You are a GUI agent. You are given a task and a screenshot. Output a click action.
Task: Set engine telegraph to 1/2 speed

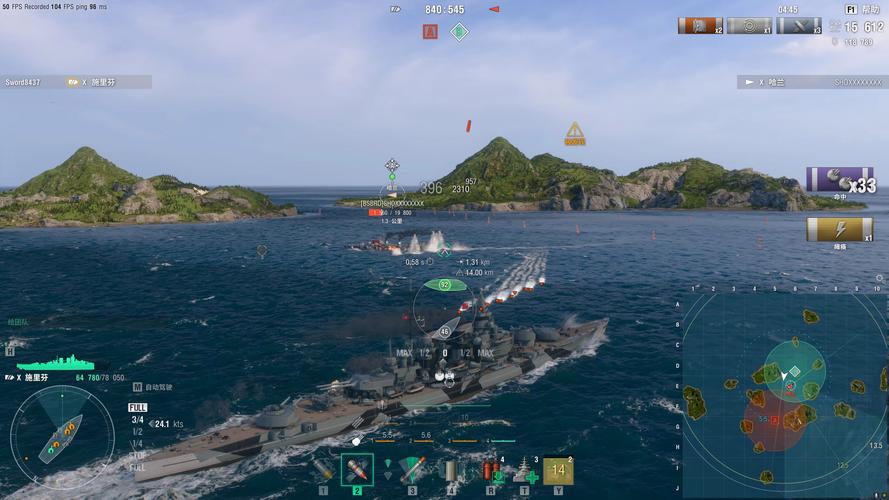tap(137, 432)
